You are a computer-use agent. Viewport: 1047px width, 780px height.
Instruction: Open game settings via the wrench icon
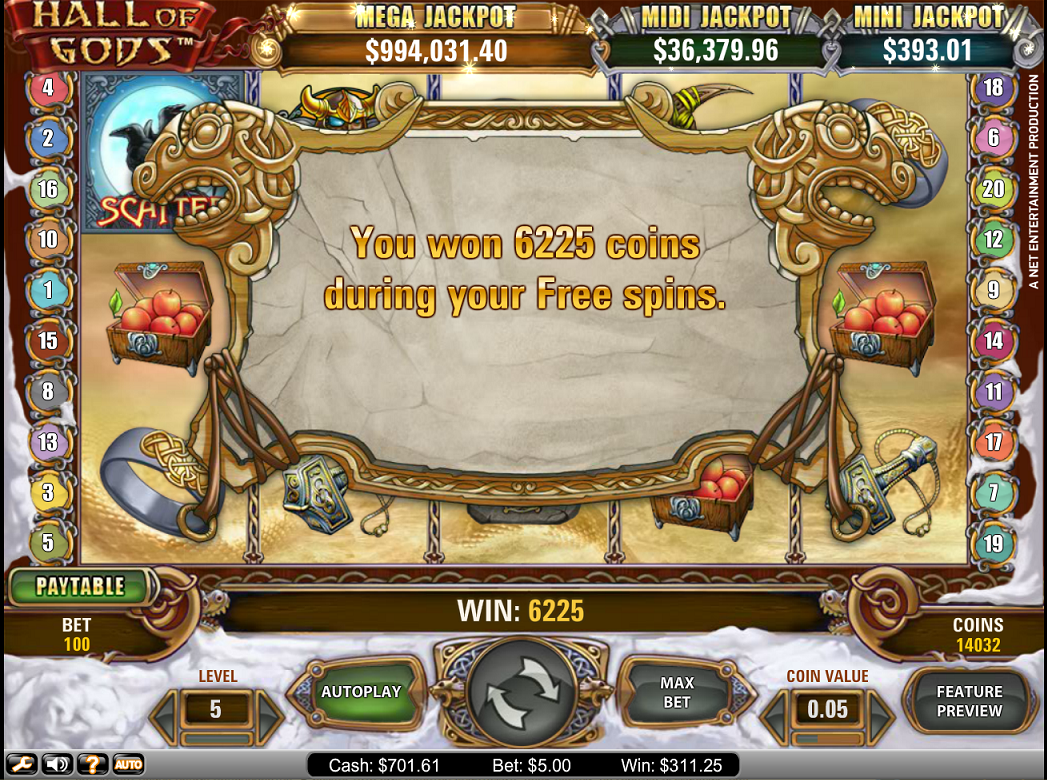coord(22,765)
